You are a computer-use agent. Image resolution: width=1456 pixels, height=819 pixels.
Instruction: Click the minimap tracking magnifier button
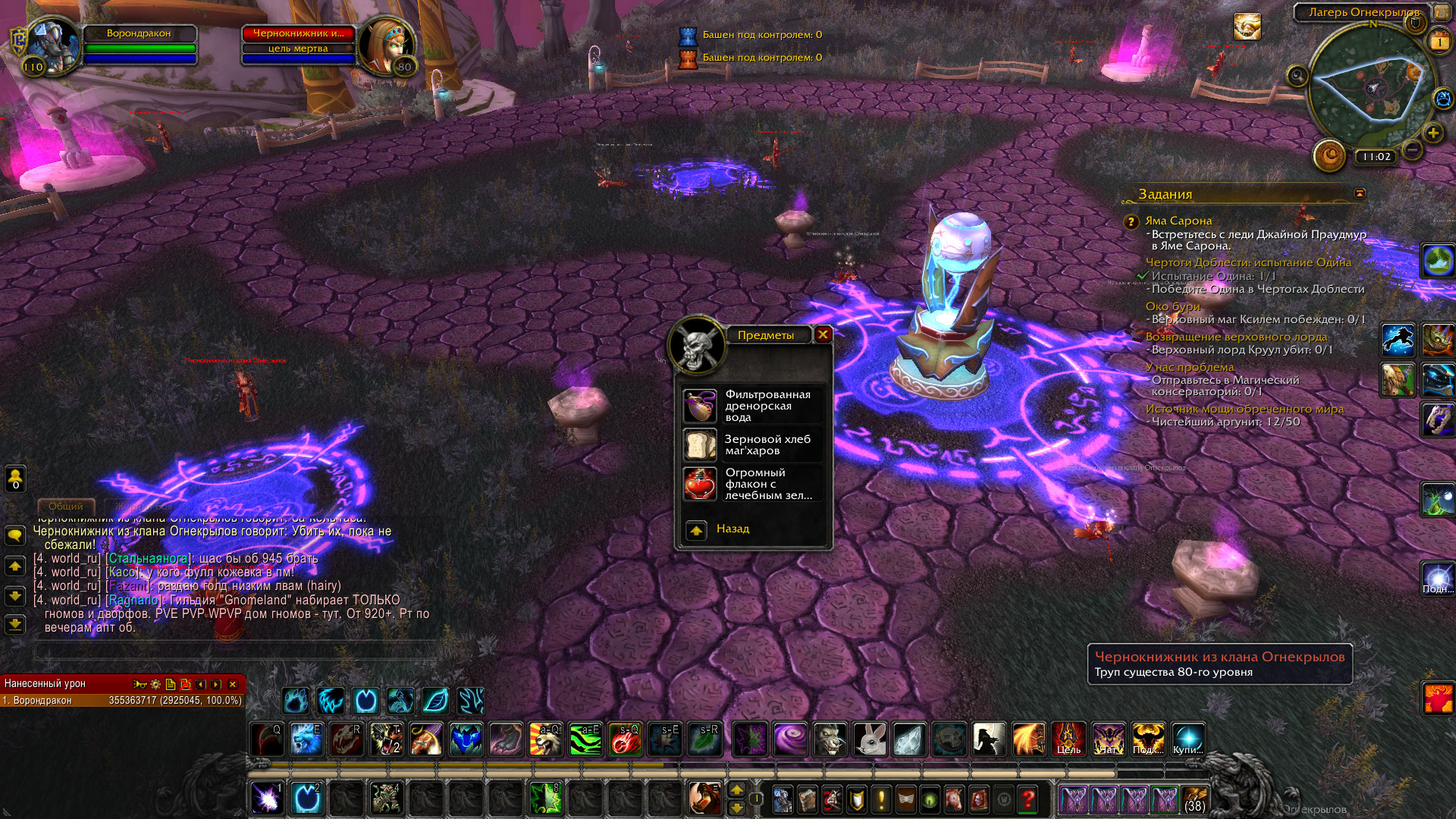[1298, 76]
